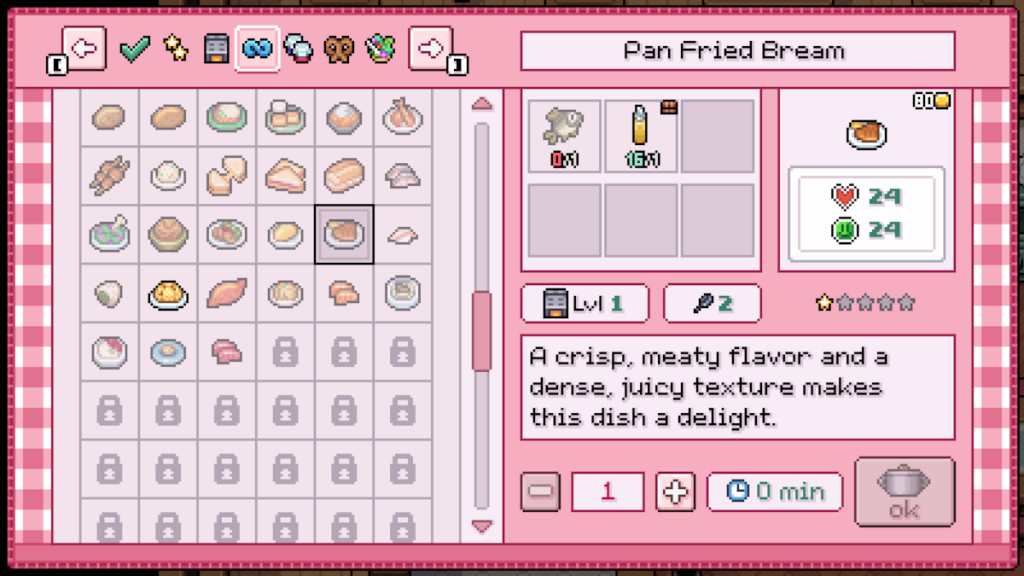Click the right arrow tab navigation button
Screen dimensions: 1024x576
431,49
